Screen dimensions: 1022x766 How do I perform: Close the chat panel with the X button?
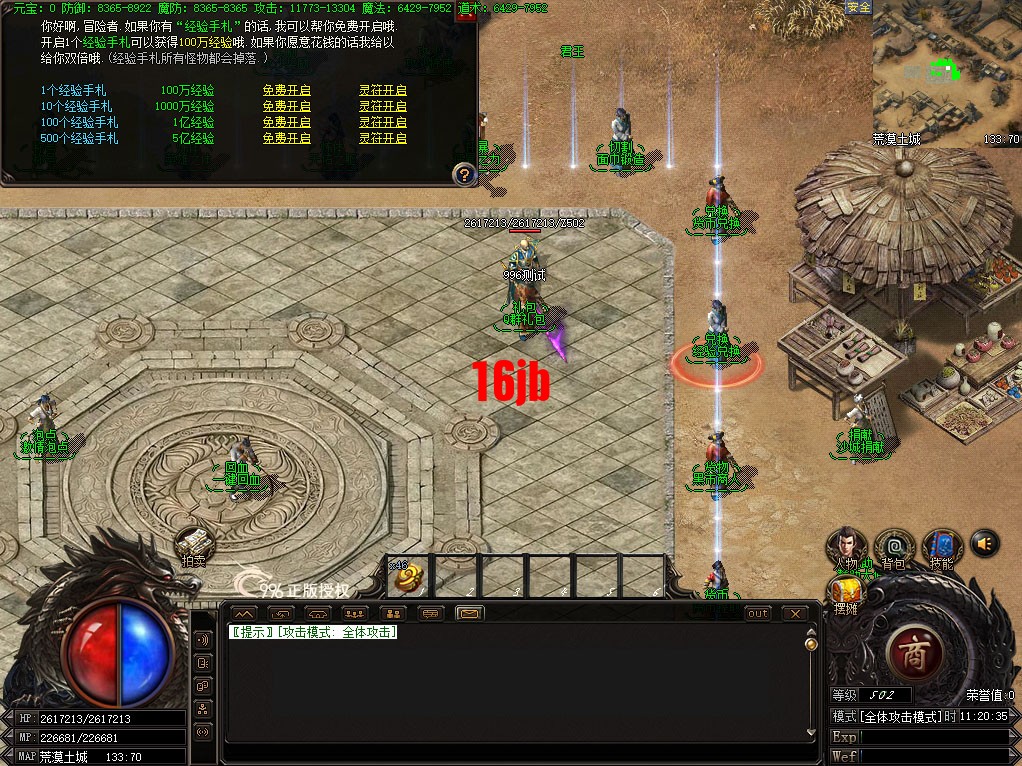795,613
